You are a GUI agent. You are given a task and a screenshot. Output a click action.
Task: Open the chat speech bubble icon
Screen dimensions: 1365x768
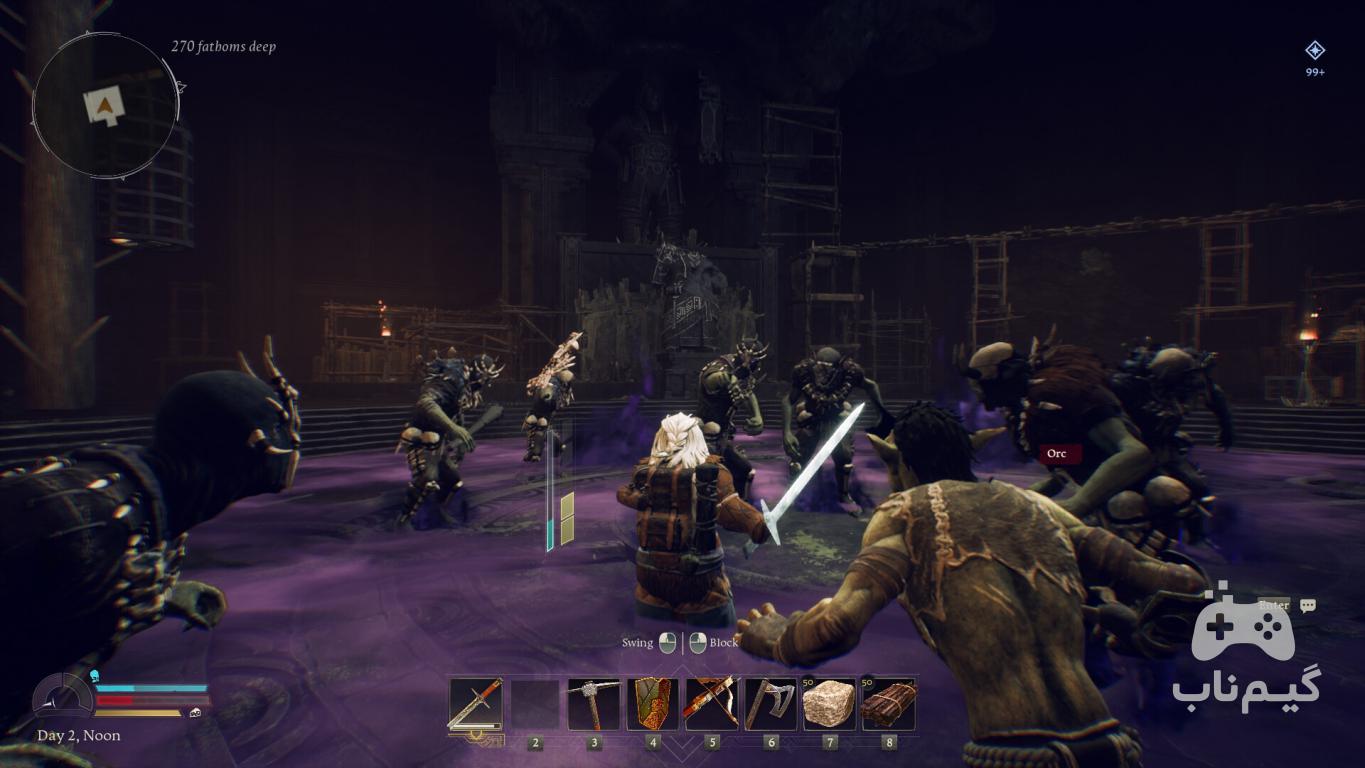tap(1307, 605)
